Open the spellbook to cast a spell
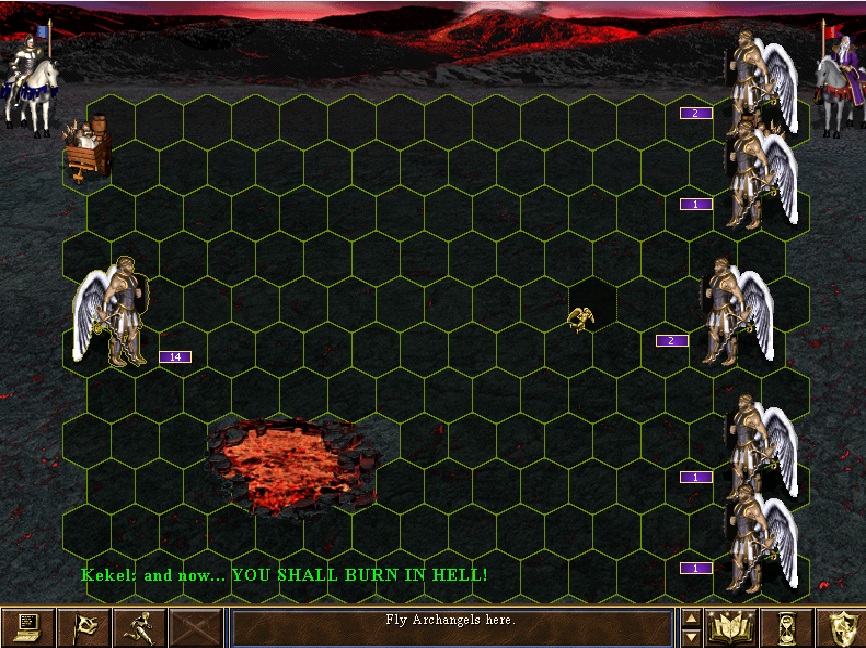Image resolution: width=866 pixels, height=648 pixels. pyautogui.click(x=731, y=627)
